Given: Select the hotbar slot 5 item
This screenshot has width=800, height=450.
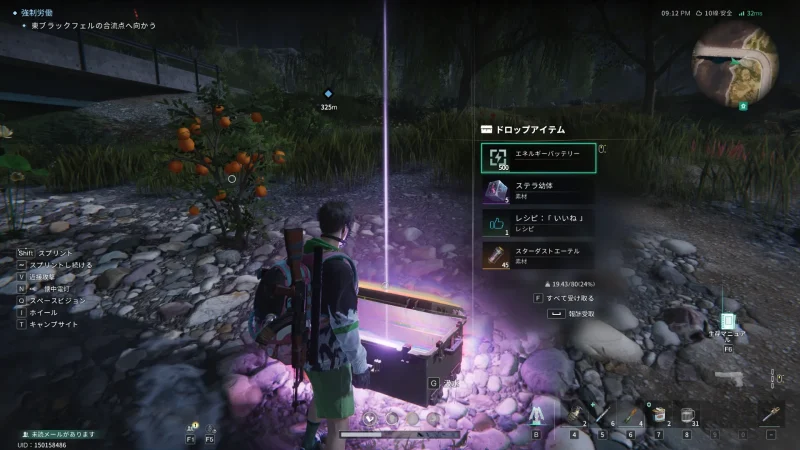Looking at the screenshot, I should pos(602,418).
